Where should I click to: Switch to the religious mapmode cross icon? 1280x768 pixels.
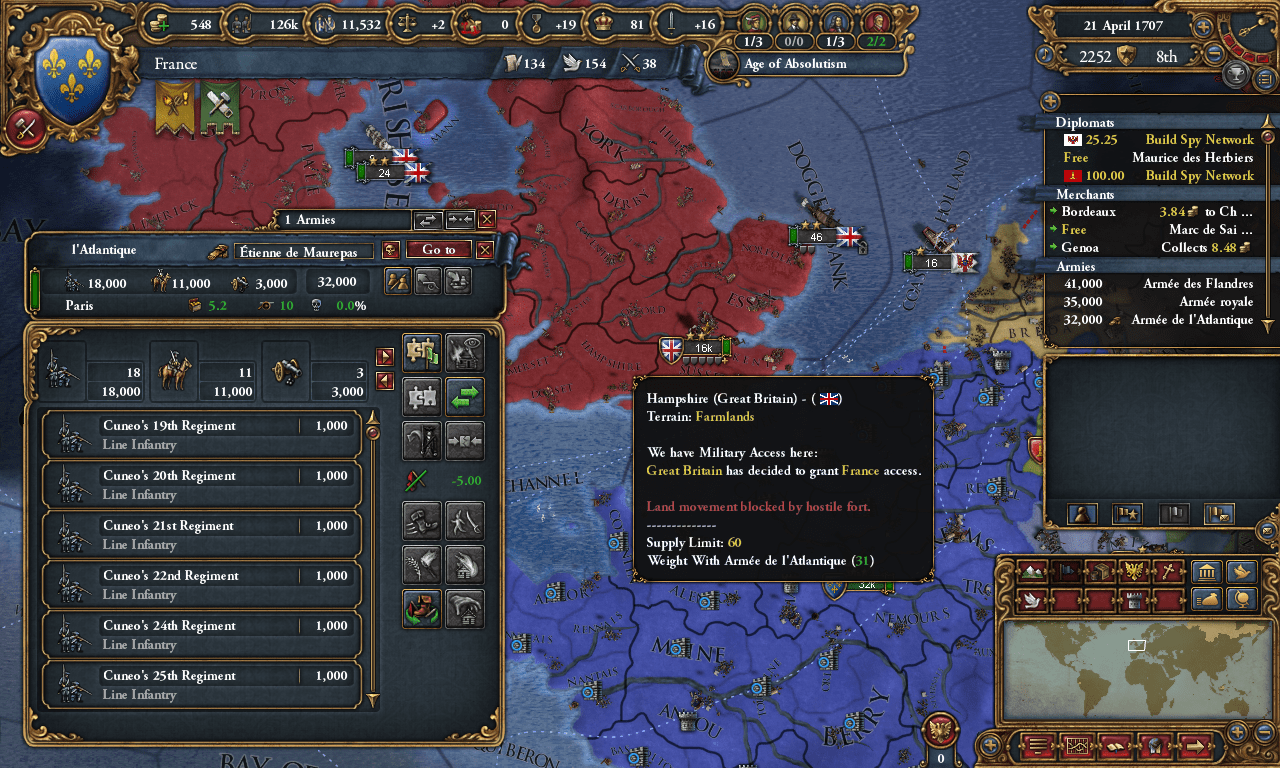coord(1168,570)
